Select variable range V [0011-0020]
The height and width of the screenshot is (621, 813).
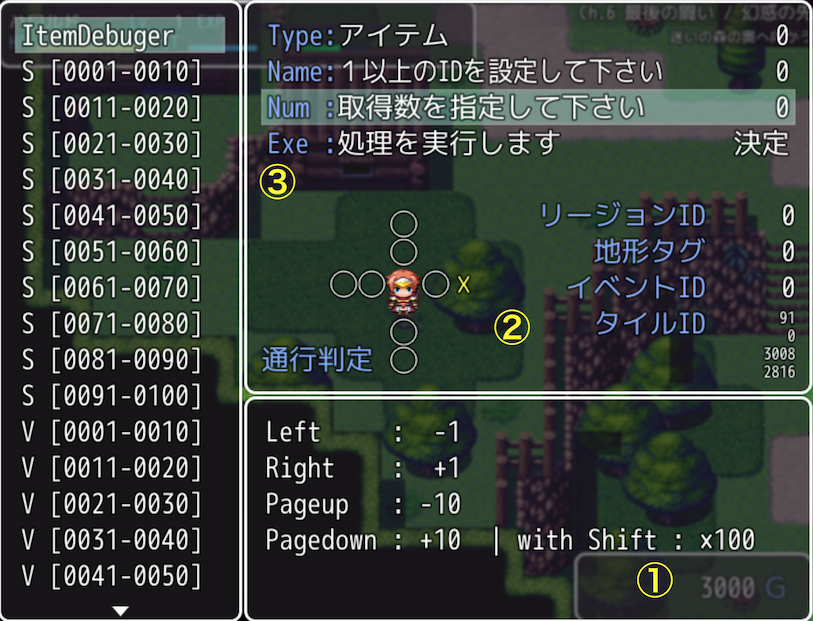pos(110,468)
